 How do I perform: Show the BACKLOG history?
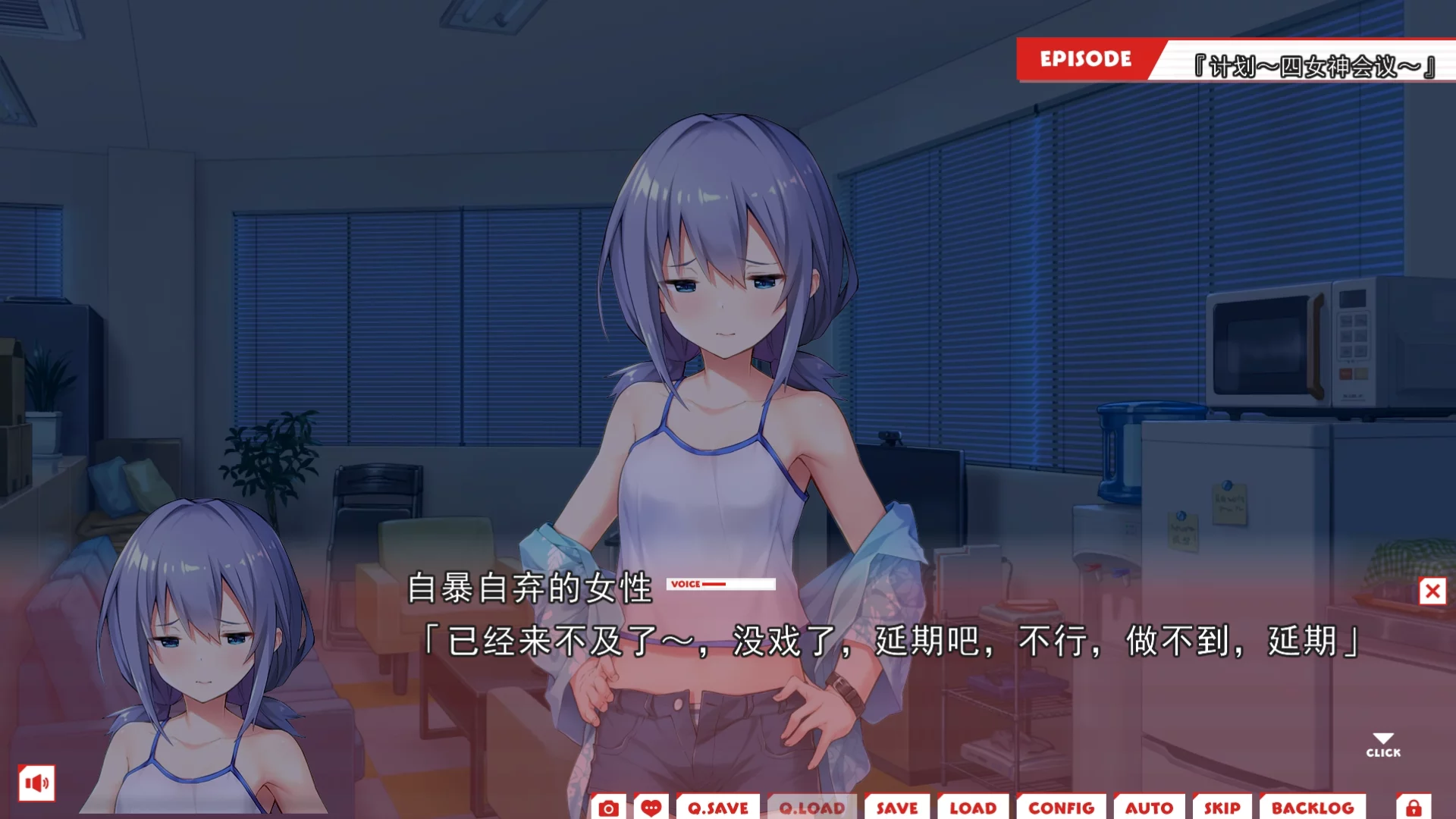point(1313,808)
